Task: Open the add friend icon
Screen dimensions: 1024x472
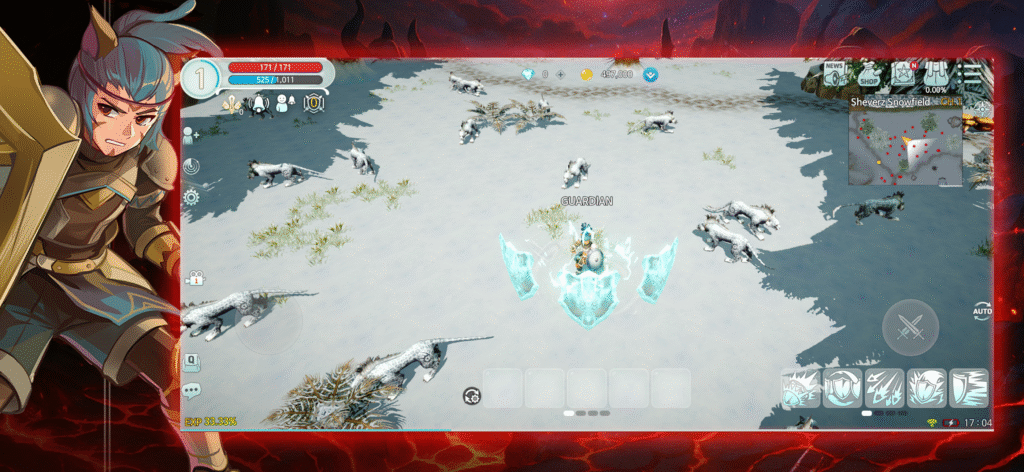Action: pos(190,137)
